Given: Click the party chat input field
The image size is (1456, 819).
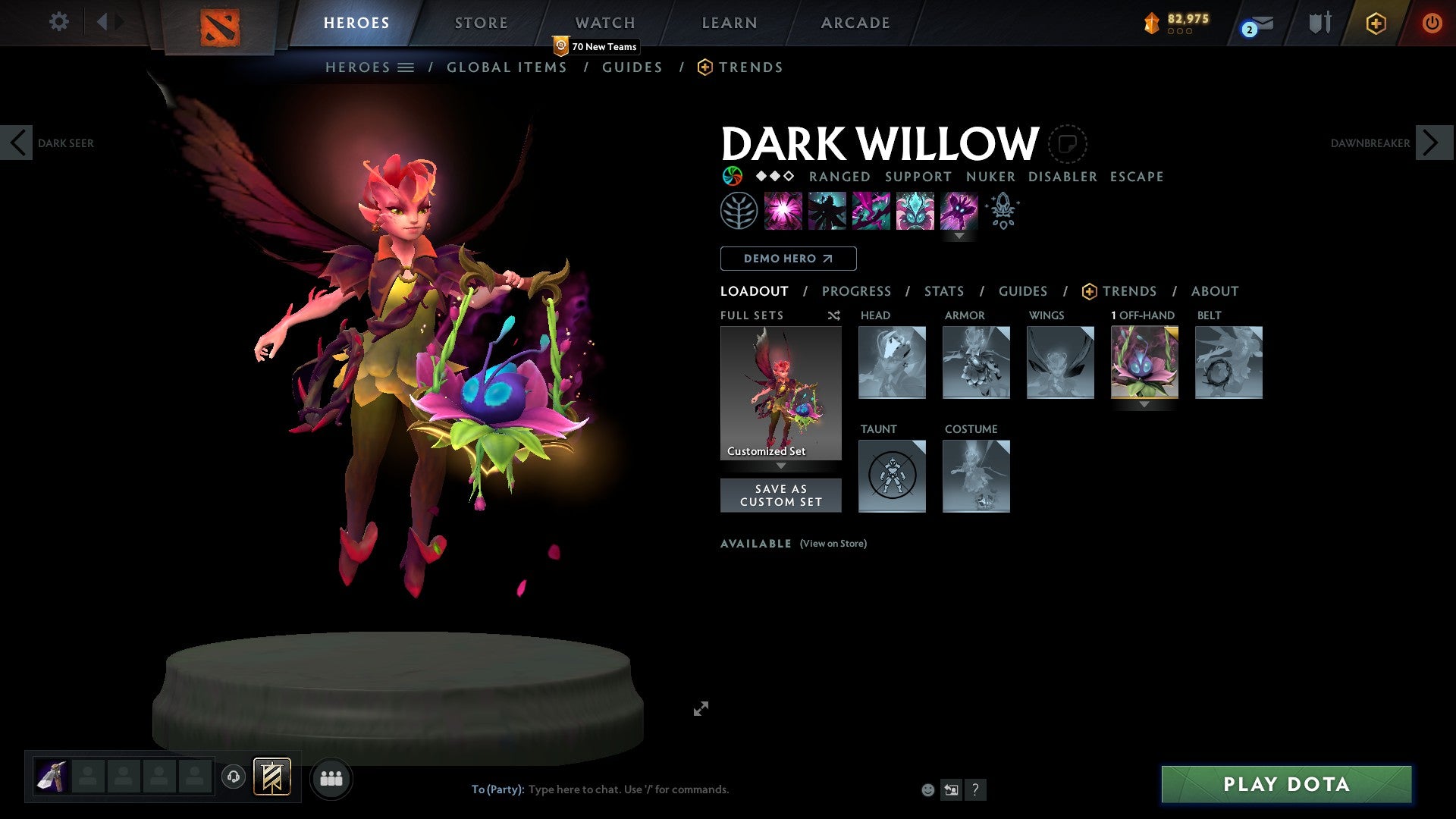Looking at the screenshot, I should pyautogui.click(x=629, y=789).
